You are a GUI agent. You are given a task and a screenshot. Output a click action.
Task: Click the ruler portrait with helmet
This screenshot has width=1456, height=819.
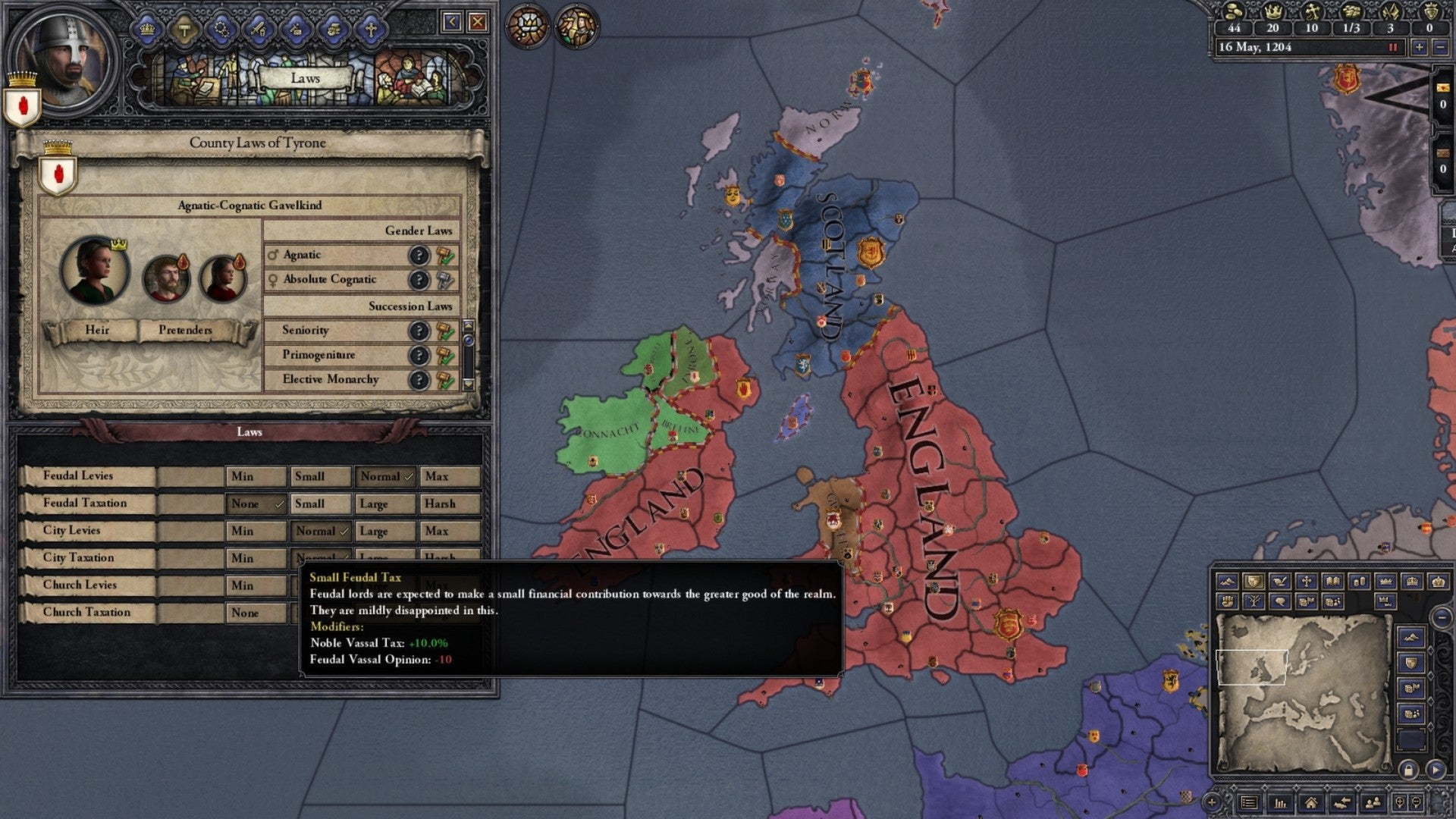(x=65, y=59)
